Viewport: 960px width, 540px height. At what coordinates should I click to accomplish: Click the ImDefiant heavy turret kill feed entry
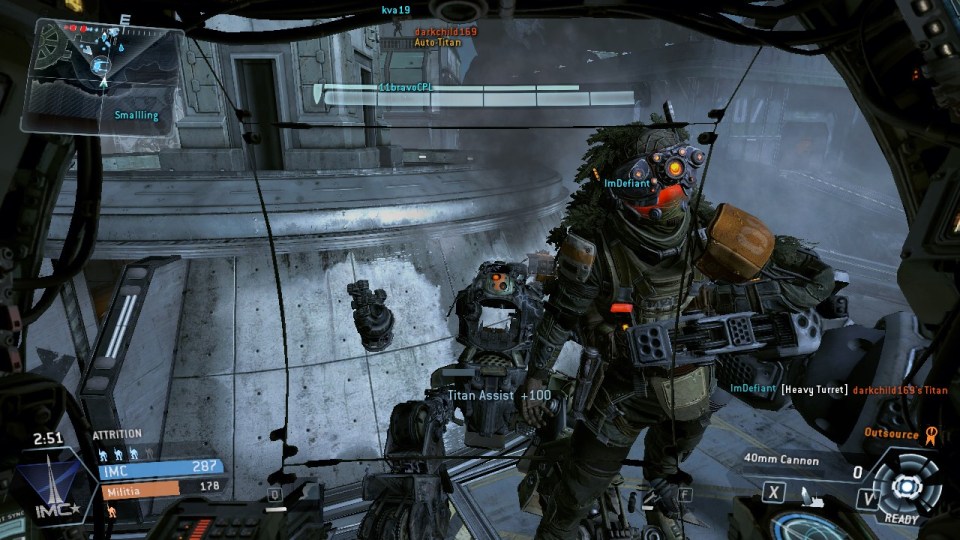pyautogui.click(x=838, y=388)
